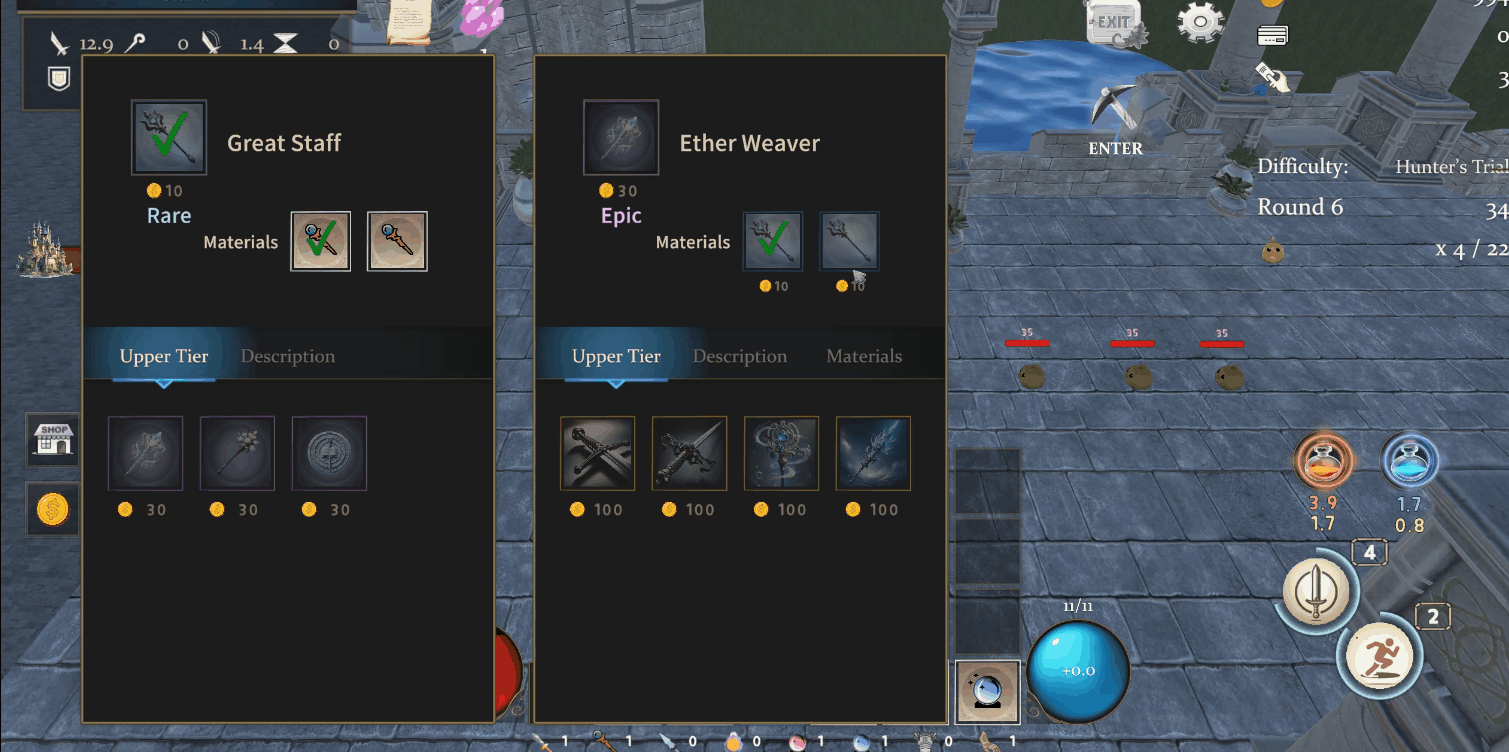Select the Great Staff Description tab
This screenshot has width=1509, height=752.
pos(287,356)
